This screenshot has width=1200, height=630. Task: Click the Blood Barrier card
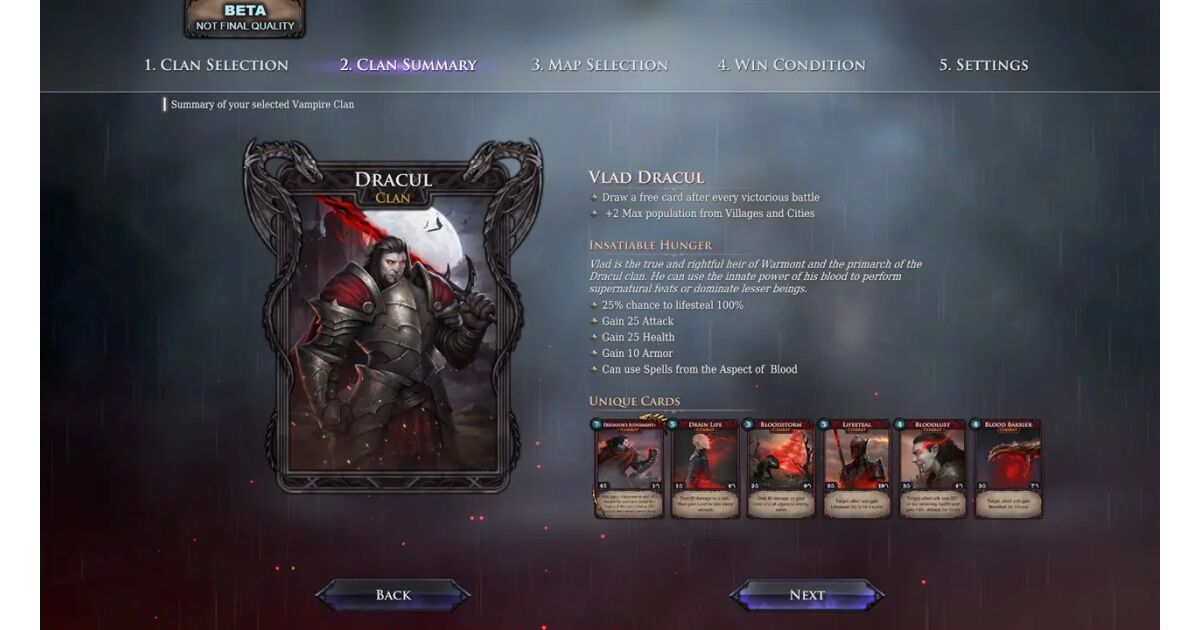pyautogui.click(x=1008, y=468)
